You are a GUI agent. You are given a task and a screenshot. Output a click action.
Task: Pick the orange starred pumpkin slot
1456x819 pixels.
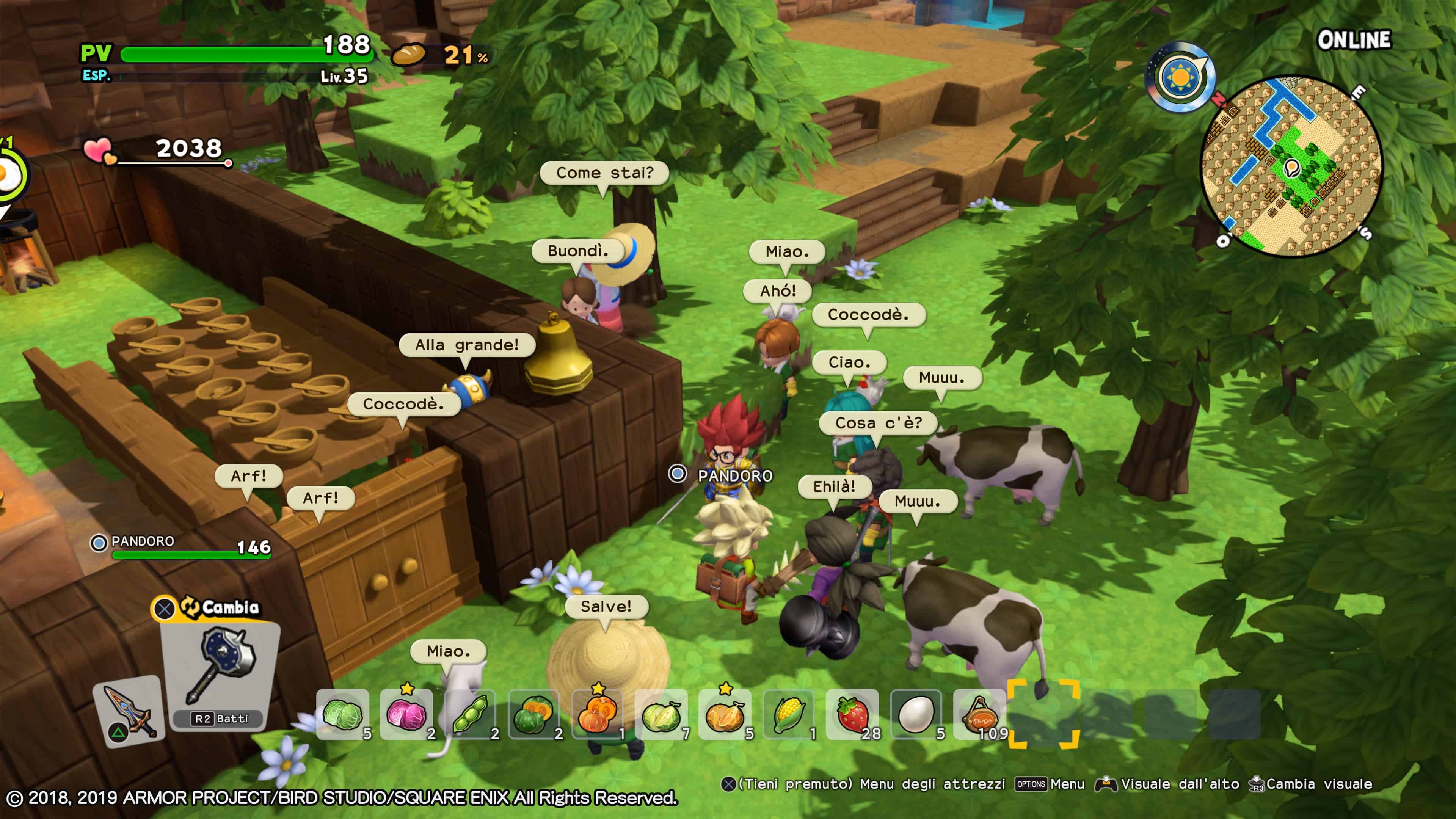(598, 714)
